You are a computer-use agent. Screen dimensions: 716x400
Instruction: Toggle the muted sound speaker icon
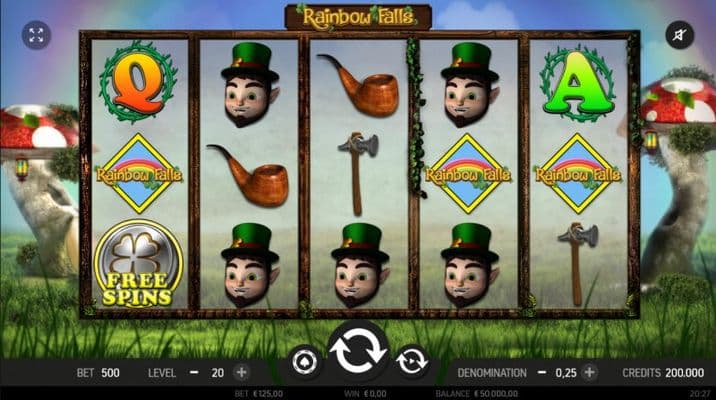pos(679,36)
